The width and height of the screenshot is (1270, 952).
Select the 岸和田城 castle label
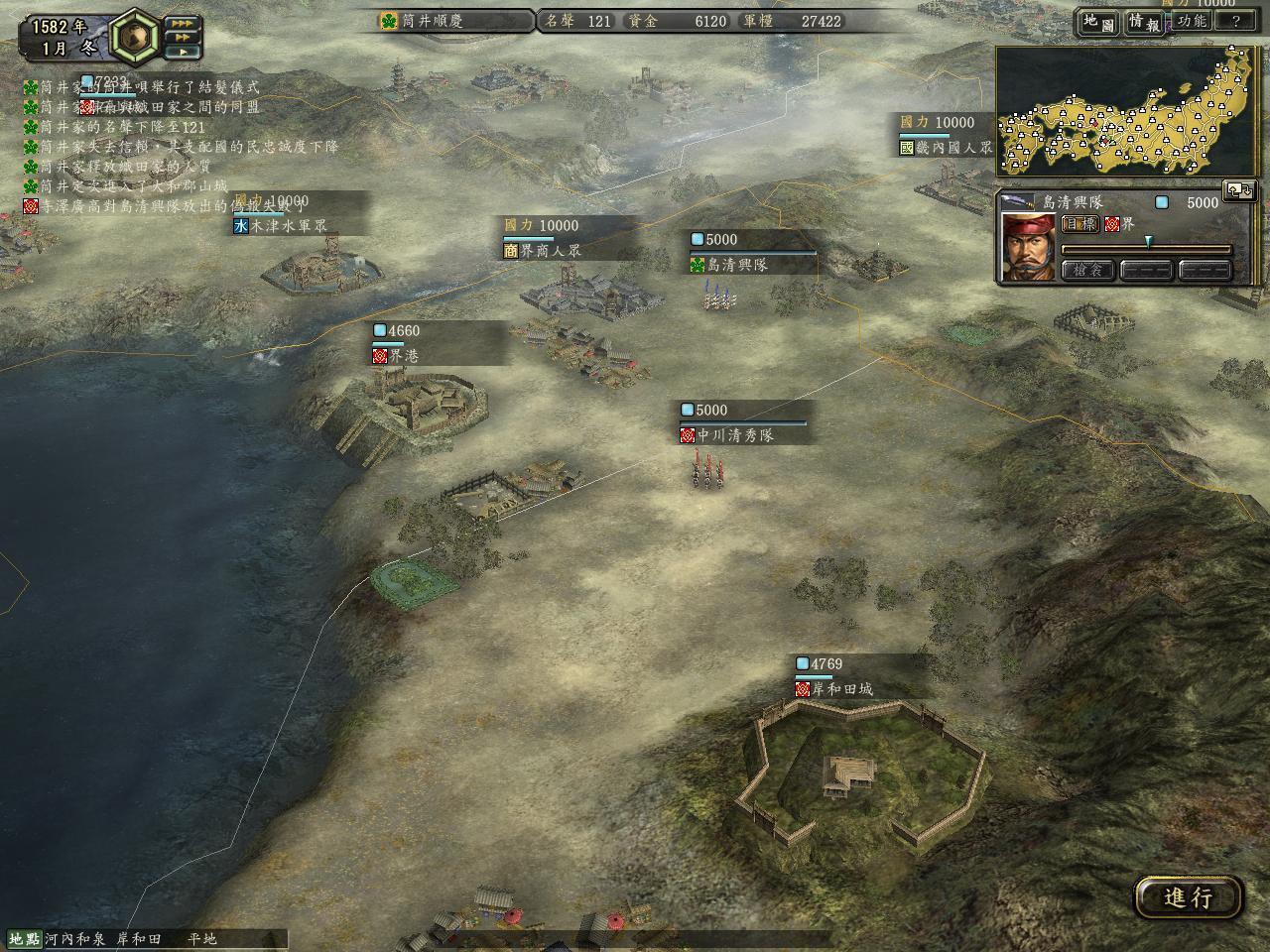(x=841, y=689)
